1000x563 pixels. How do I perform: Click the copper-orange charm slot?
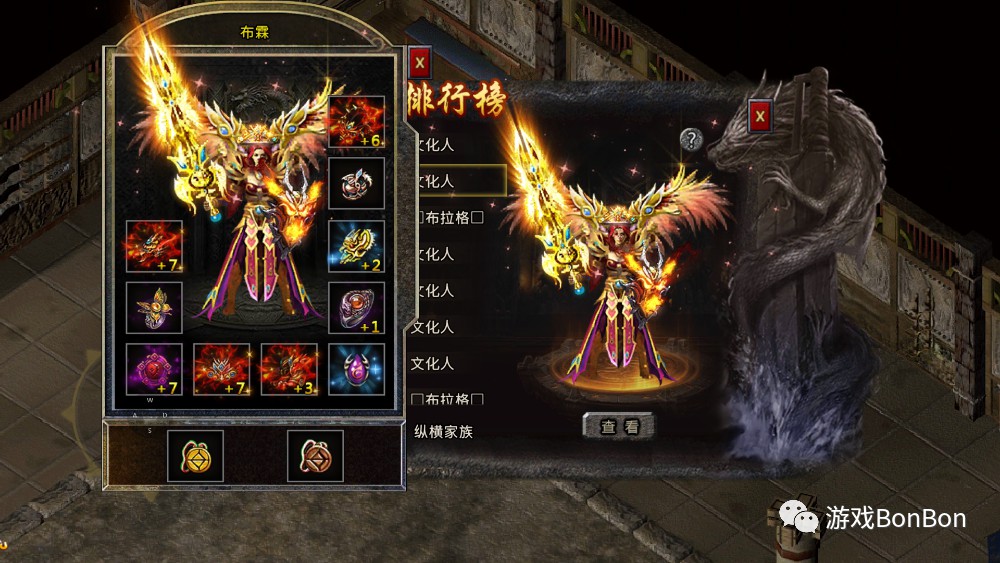[x=315, y=456]
